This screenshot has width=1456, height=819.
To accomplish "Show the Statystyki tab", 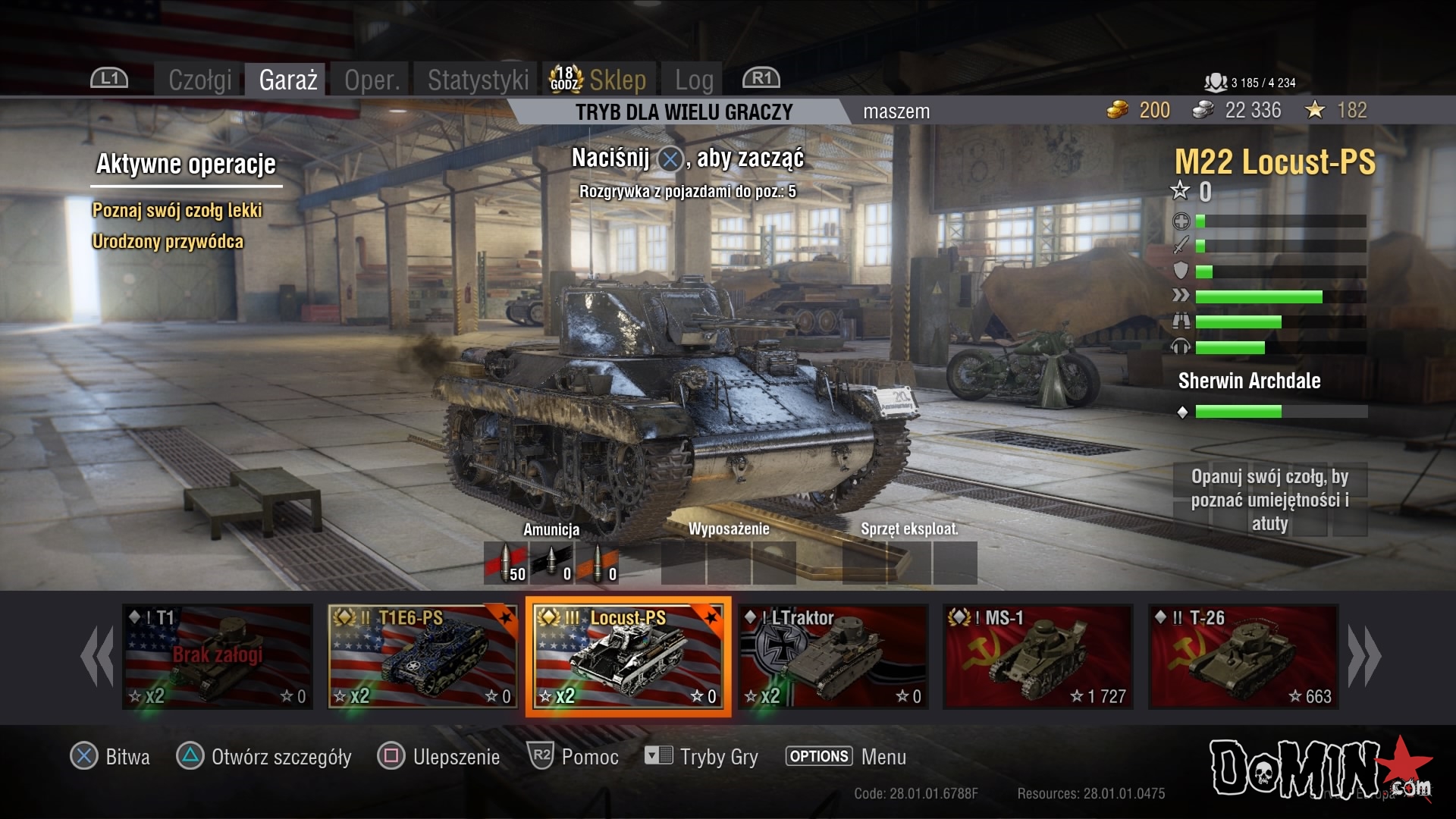I will (x=478, y=80).
